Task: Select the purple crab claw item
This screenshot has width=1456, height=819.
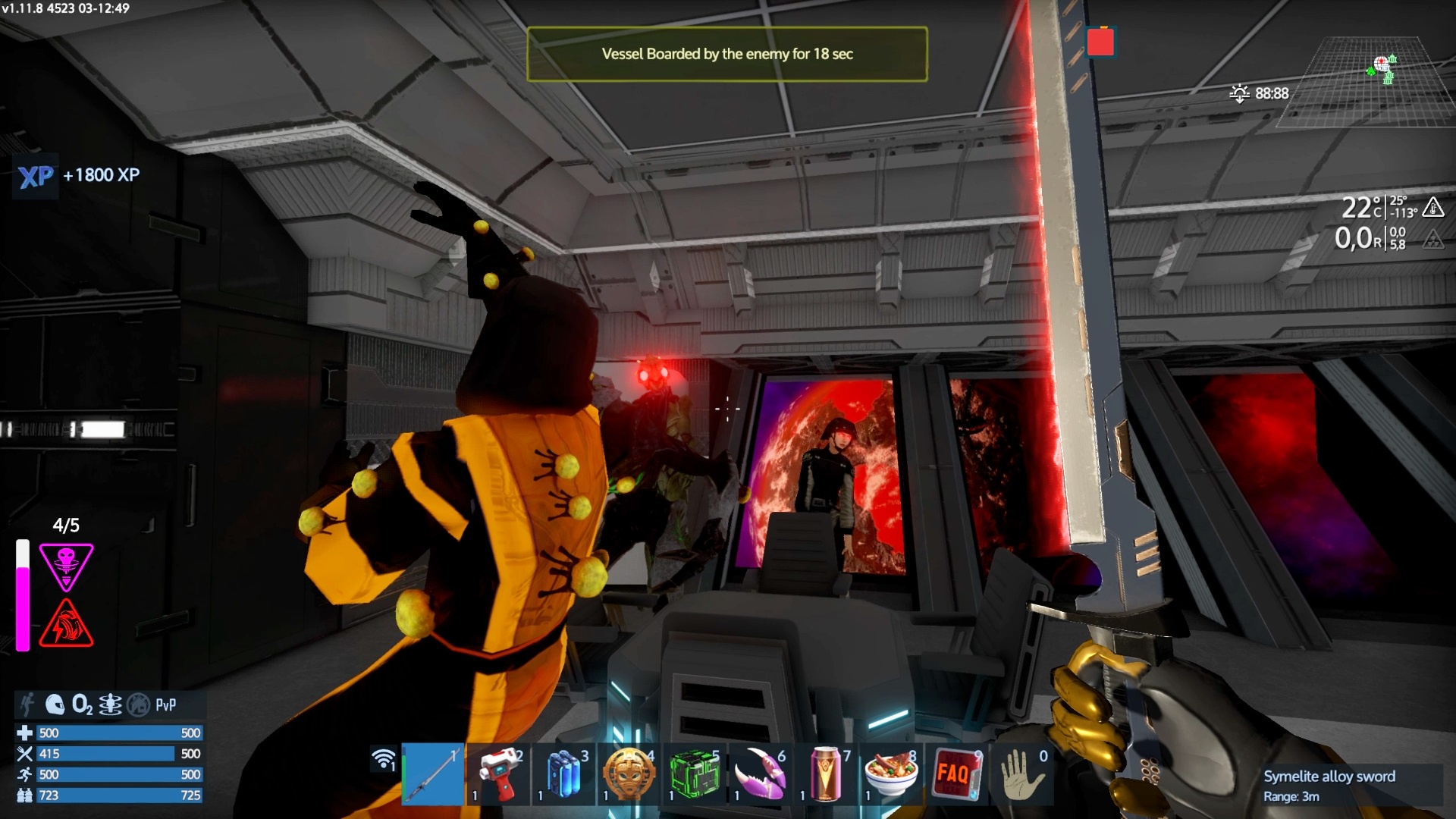Action: pos(760,773)
